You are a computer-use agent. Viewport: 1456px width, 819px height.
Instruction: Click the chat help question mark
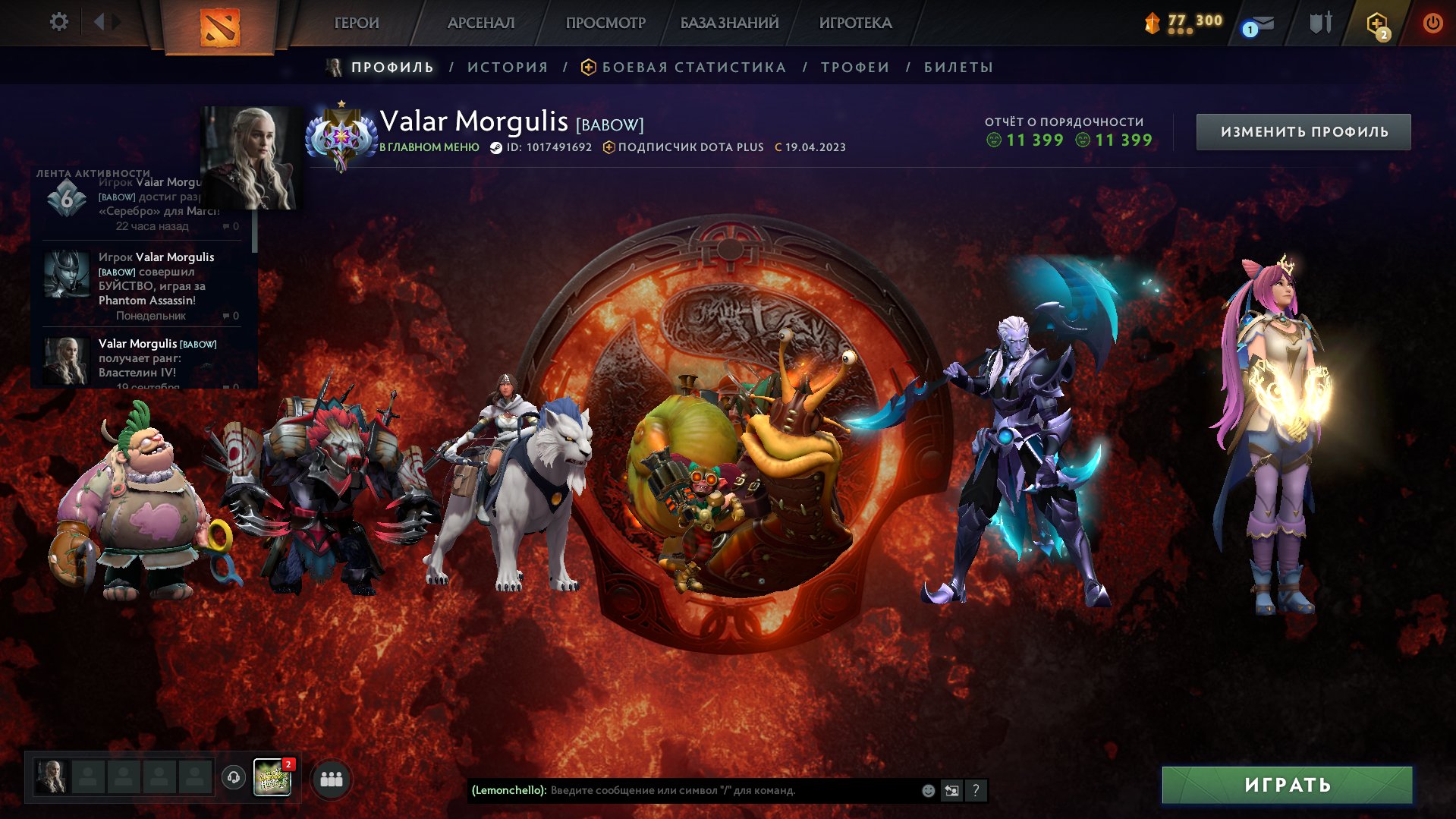pos(976,791)
